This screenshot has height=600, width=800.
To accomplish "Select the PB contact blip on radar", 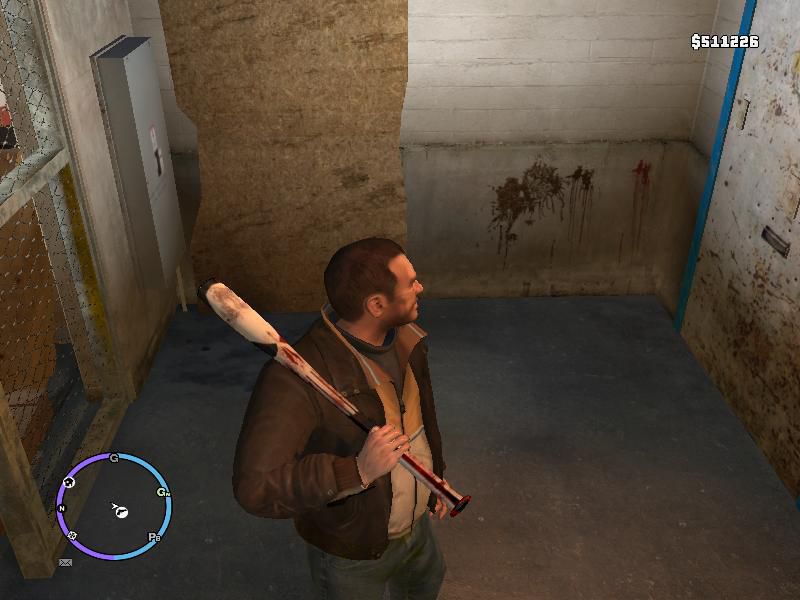I will pyautogui.click(x=155, y=537).
